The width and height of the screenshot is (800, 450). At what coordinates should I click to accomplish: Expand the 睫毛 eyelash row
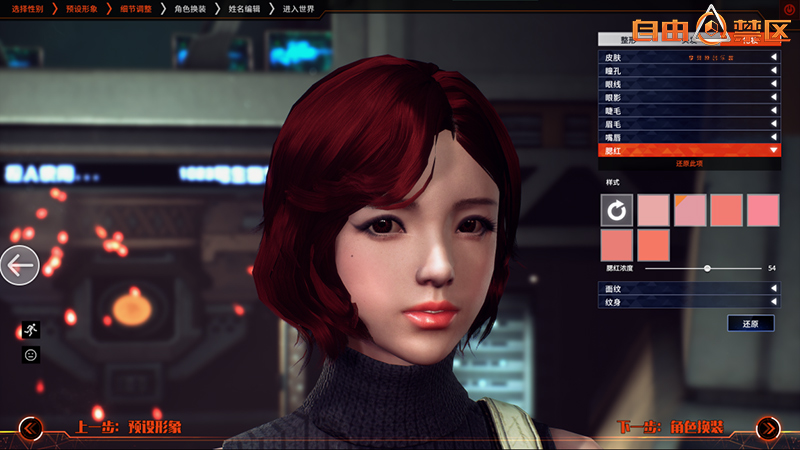pyautogui.click(x=689, y=110)
